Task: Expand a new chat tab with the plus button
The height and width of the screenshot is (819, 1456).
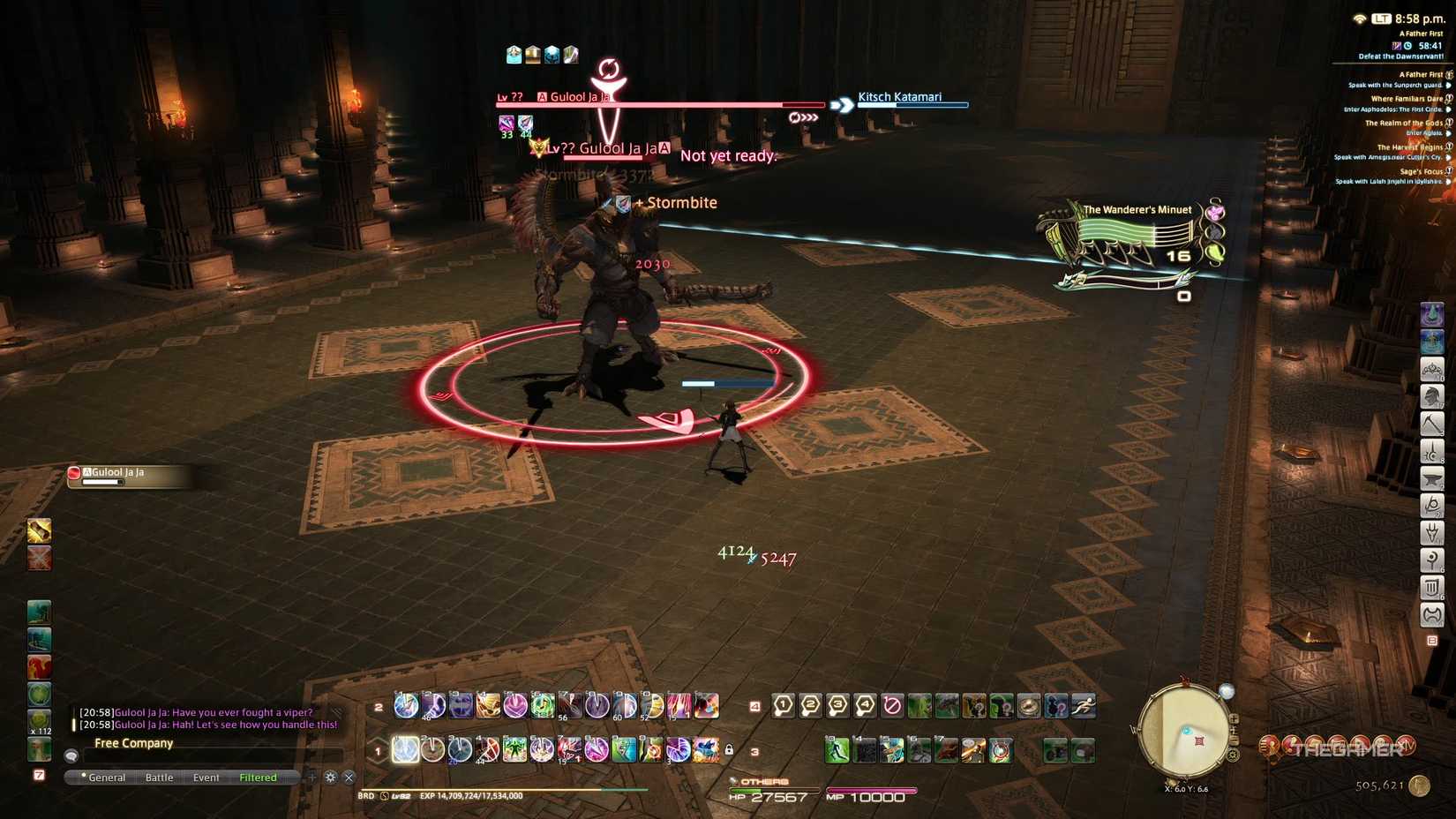Action: pos(311,777)
